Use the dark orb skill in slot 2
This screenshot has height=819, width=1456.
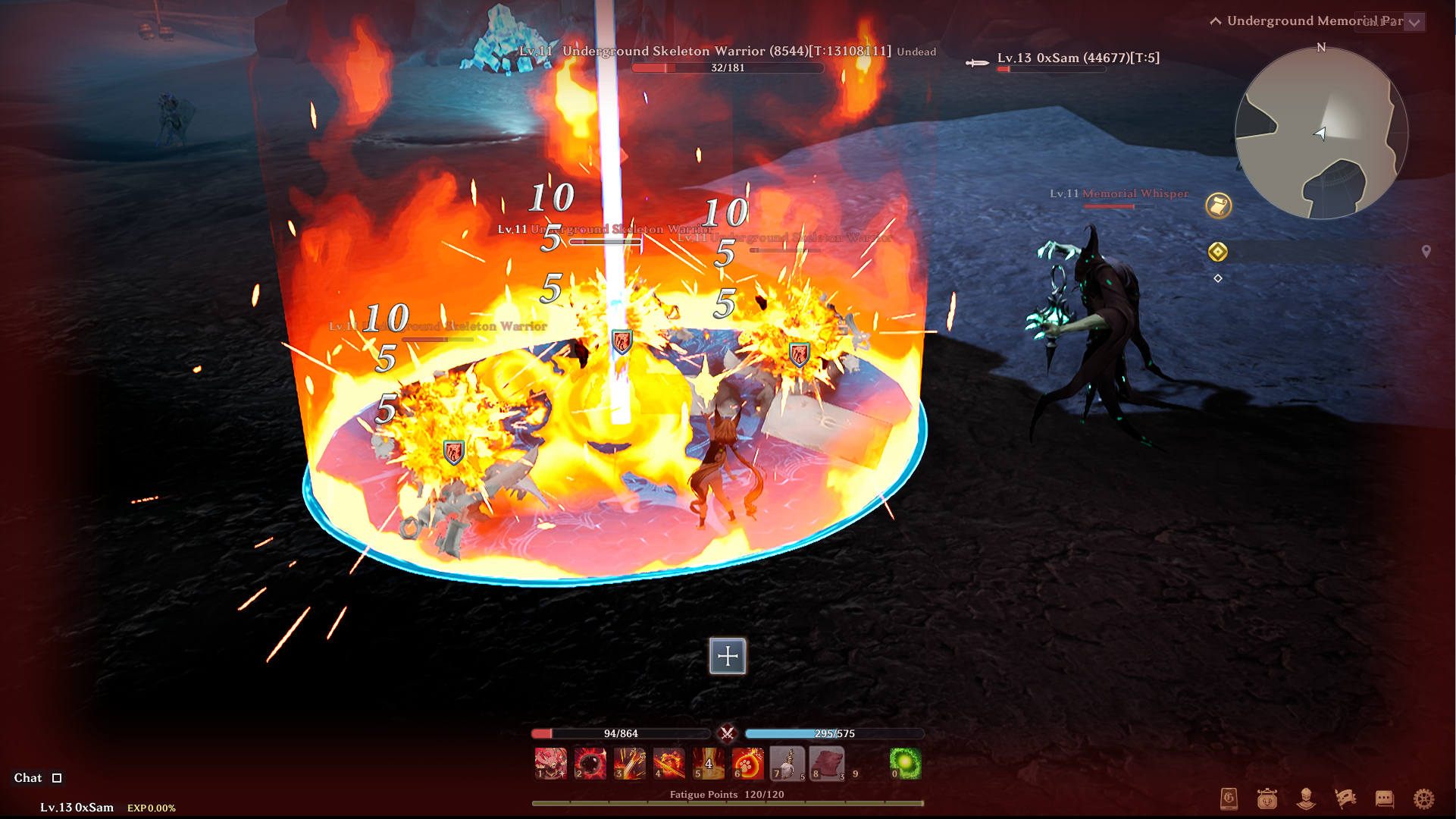click(x=590, y=763)
